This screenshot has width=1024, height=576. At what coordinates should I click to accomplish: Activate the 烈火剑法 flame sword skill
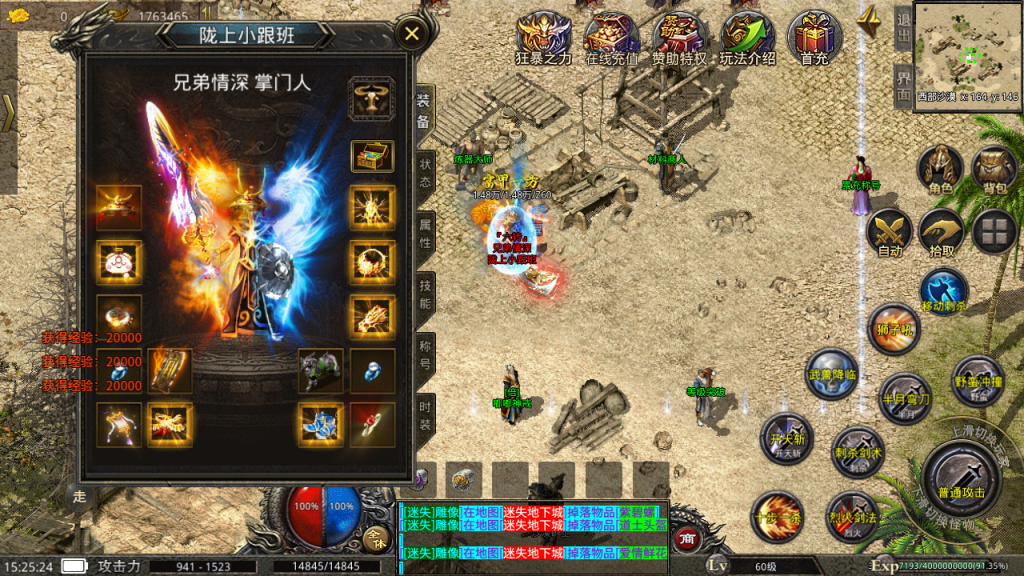[853, 512]
